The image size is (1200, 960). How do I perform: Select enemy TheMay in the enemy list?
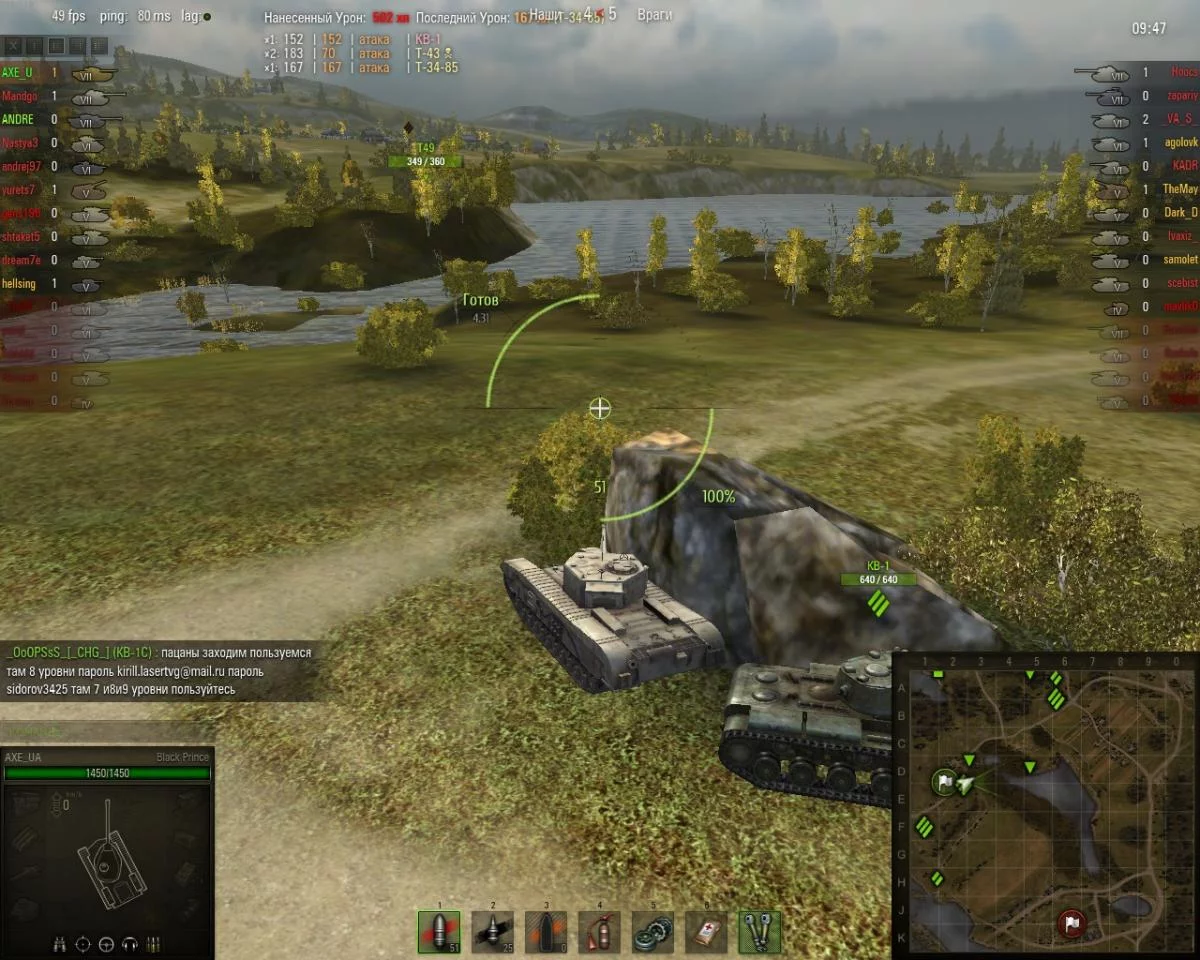pyautogui.click(x=1180, y=190)
